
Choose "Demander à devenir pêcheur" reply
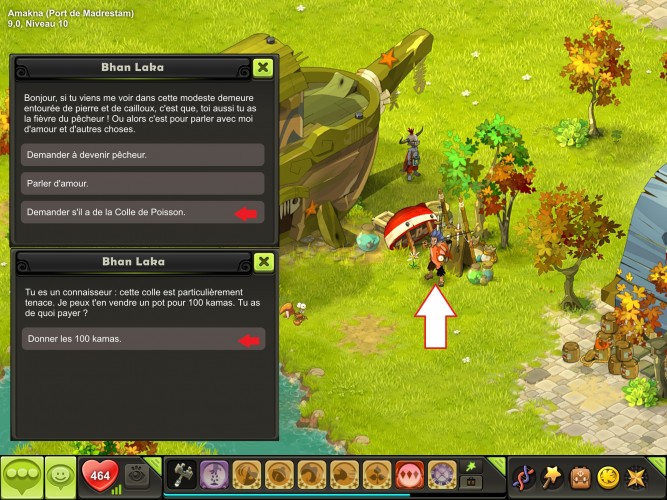click(142, 155)
